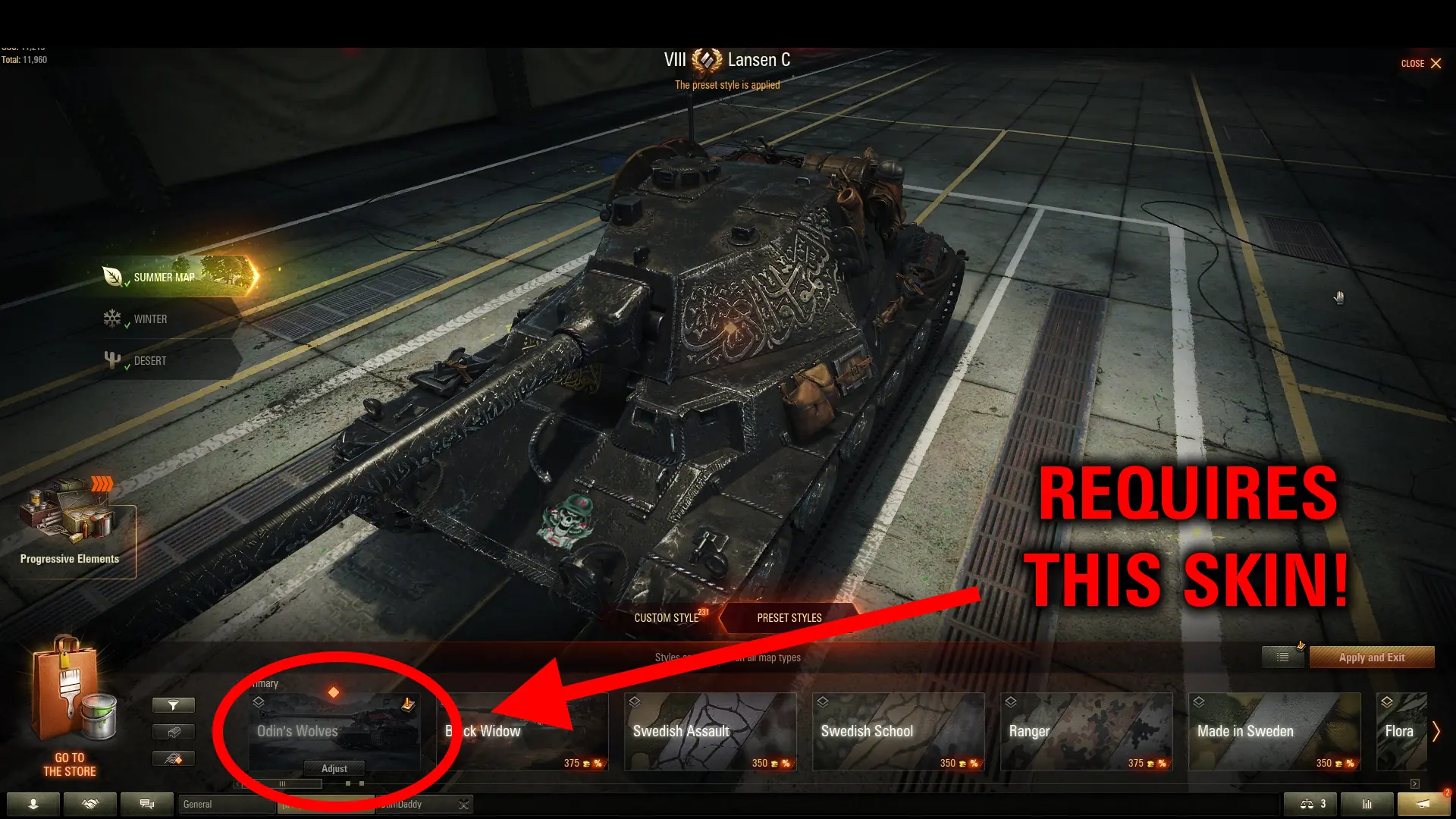
Task: Show next styles with the right arrow
Action: coord(1436,731)
